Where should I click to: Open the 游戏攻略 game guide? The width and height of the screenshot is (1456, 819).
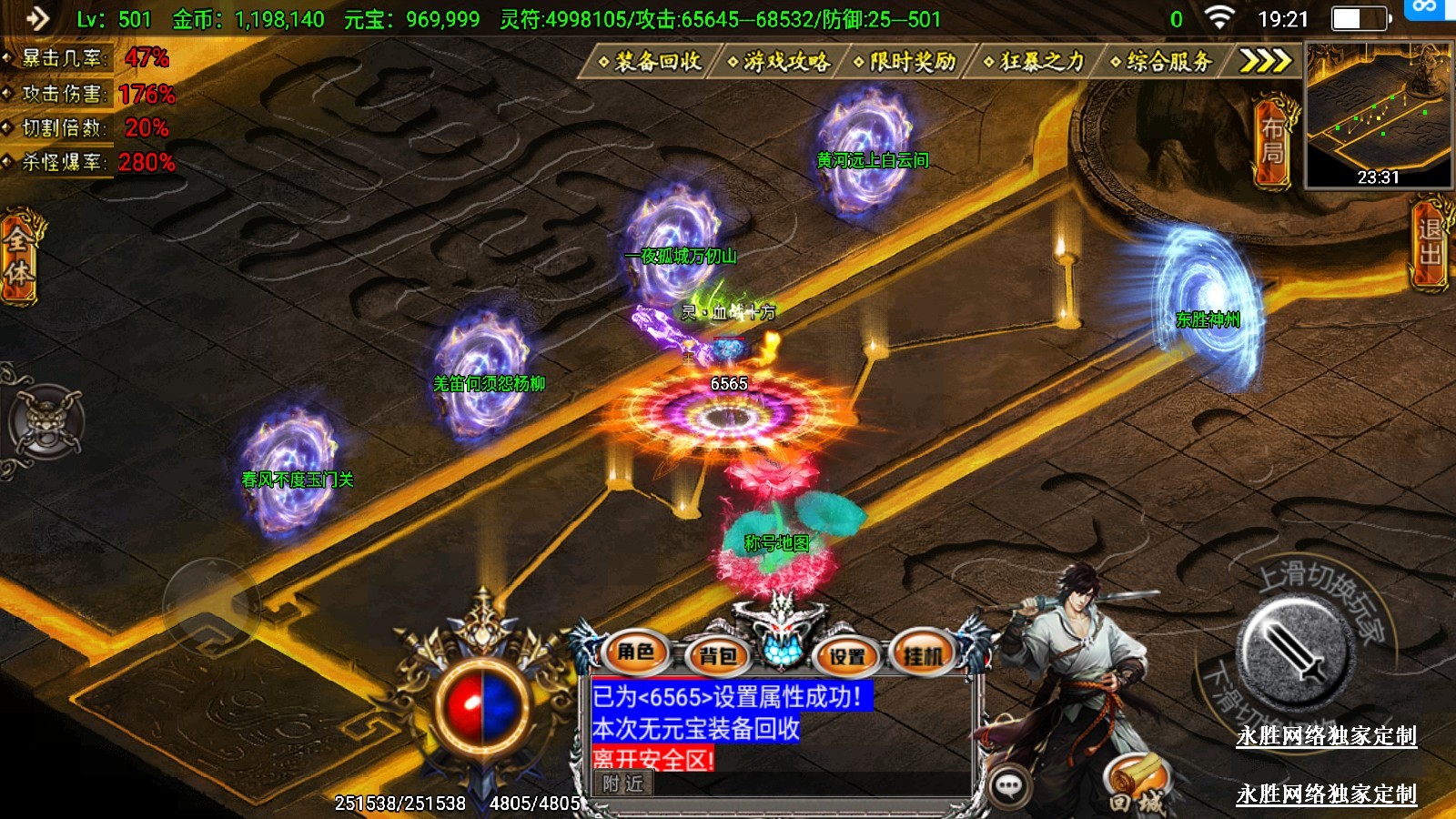click(779, 61)
